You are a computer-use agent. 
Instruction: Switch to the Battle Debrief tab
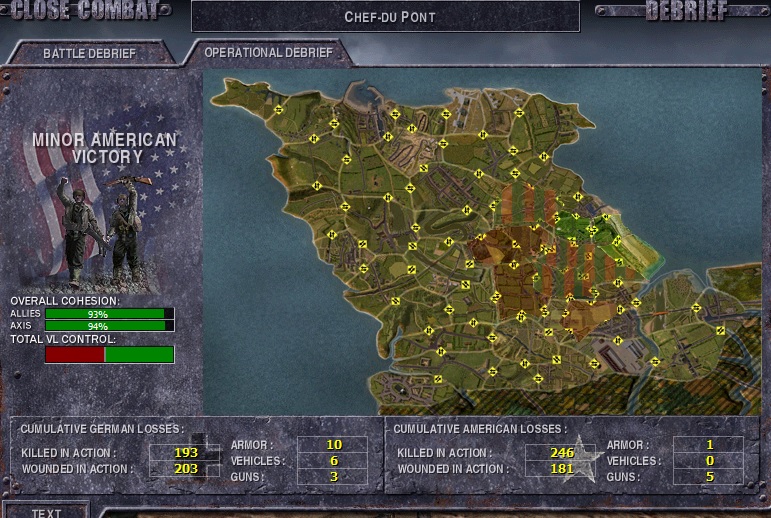[x=89, y=53]
